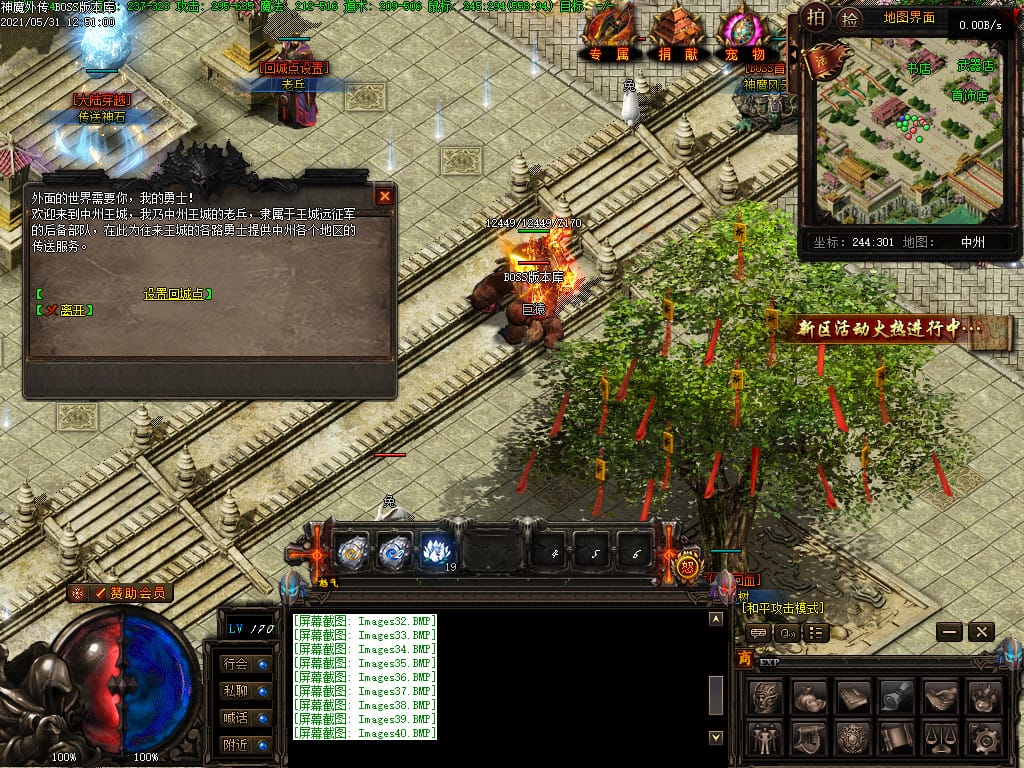The image size is (1024, 768).
Task: Click the X button above the menu panel
Action: coord(981,631)
